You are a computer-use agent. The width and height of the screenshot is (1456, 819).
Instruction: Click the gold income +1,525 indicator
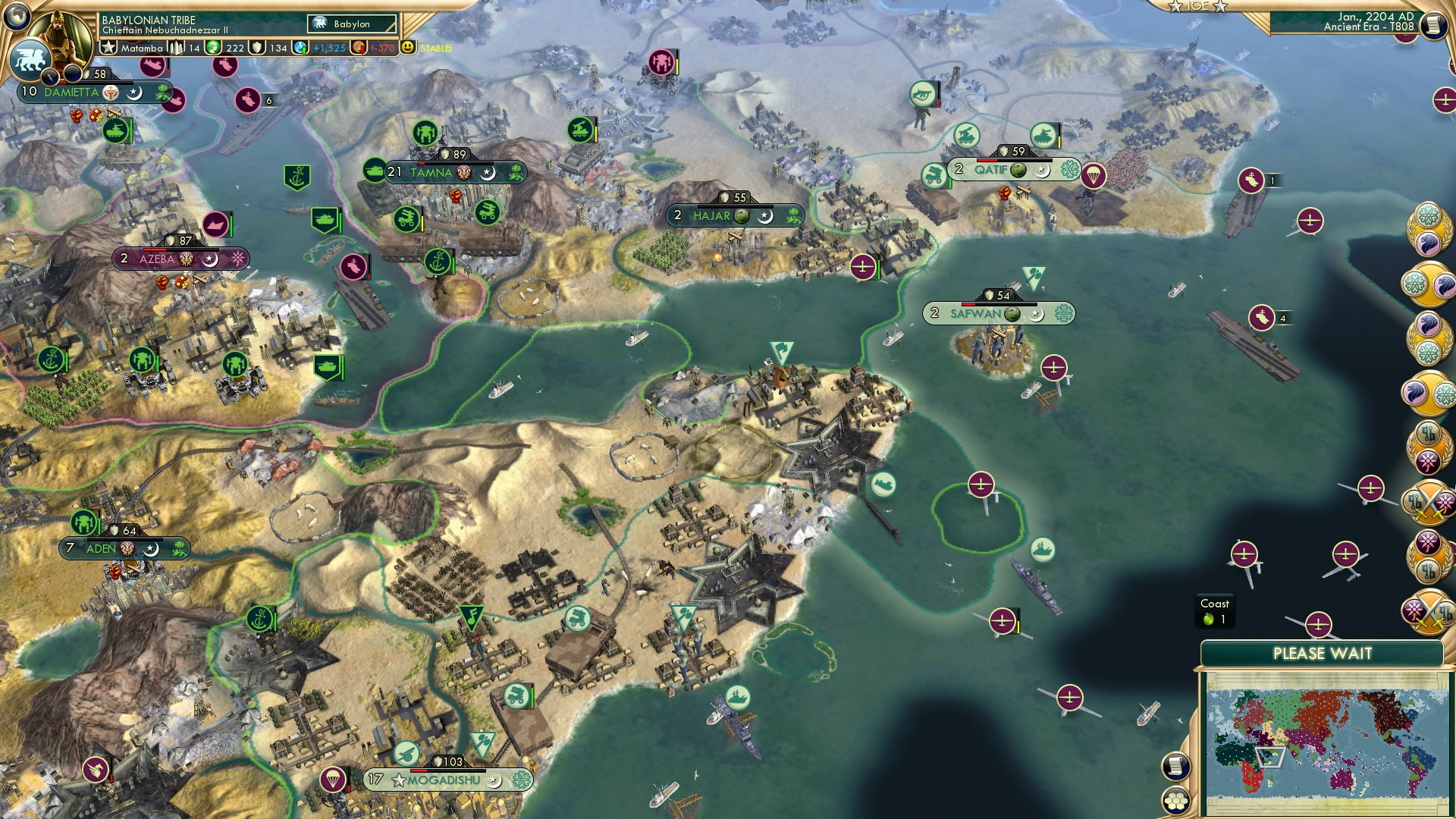tap(329, 49)
